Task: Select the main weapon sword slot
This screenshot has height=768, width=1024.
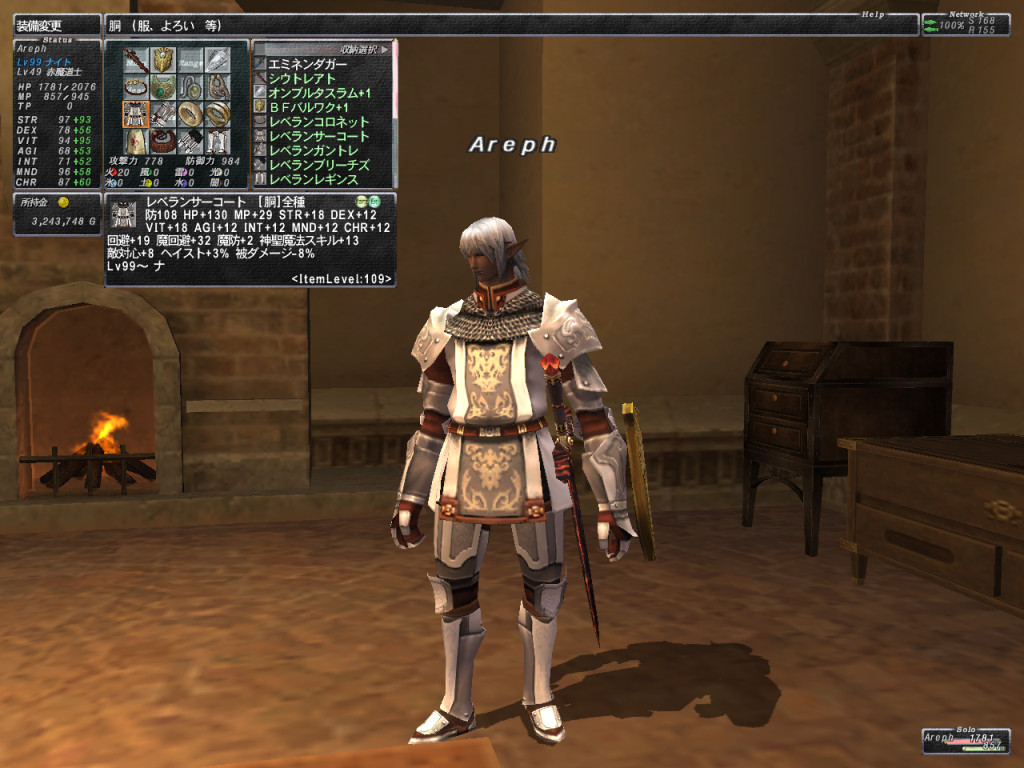Action: coord(135,60)
